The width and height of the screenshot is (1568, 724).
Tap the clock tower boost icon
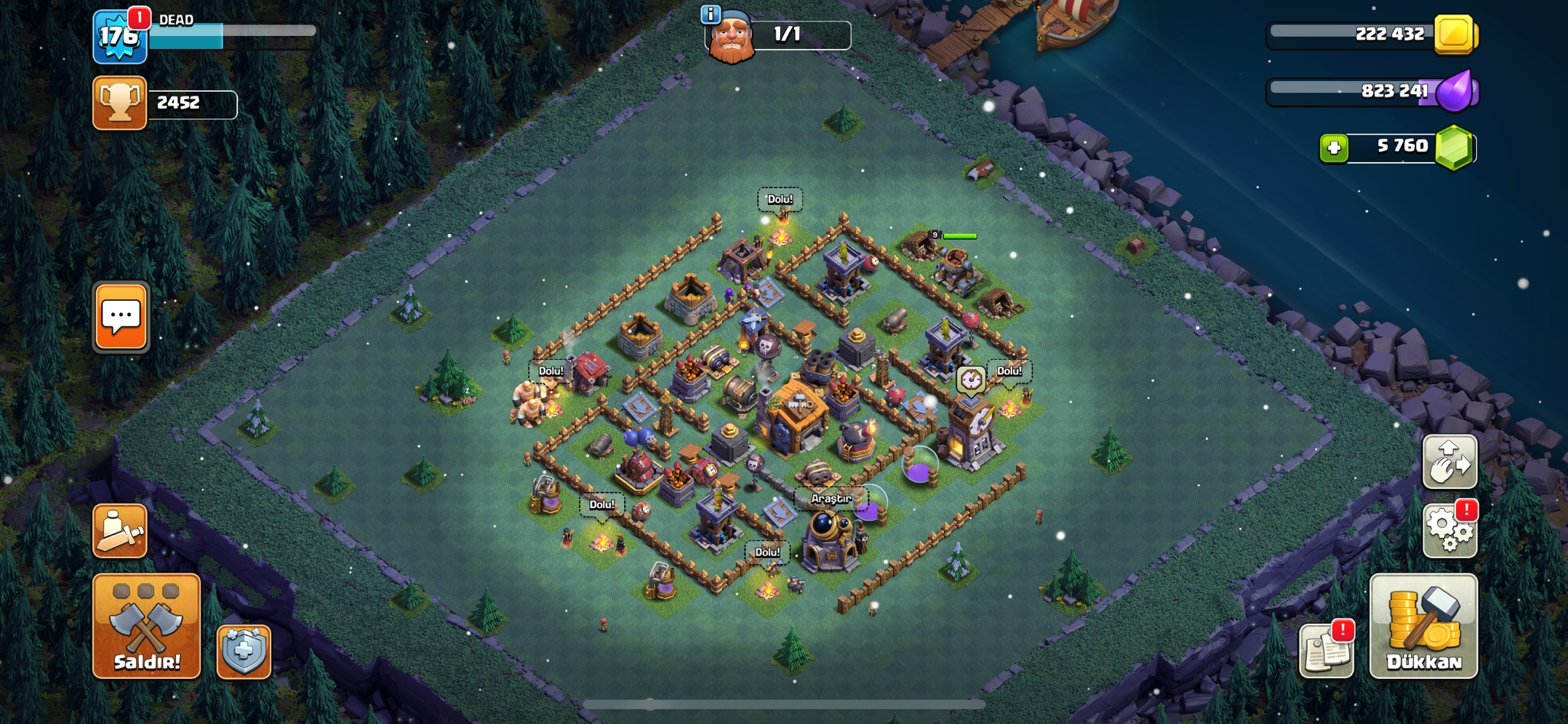[971, 378]
